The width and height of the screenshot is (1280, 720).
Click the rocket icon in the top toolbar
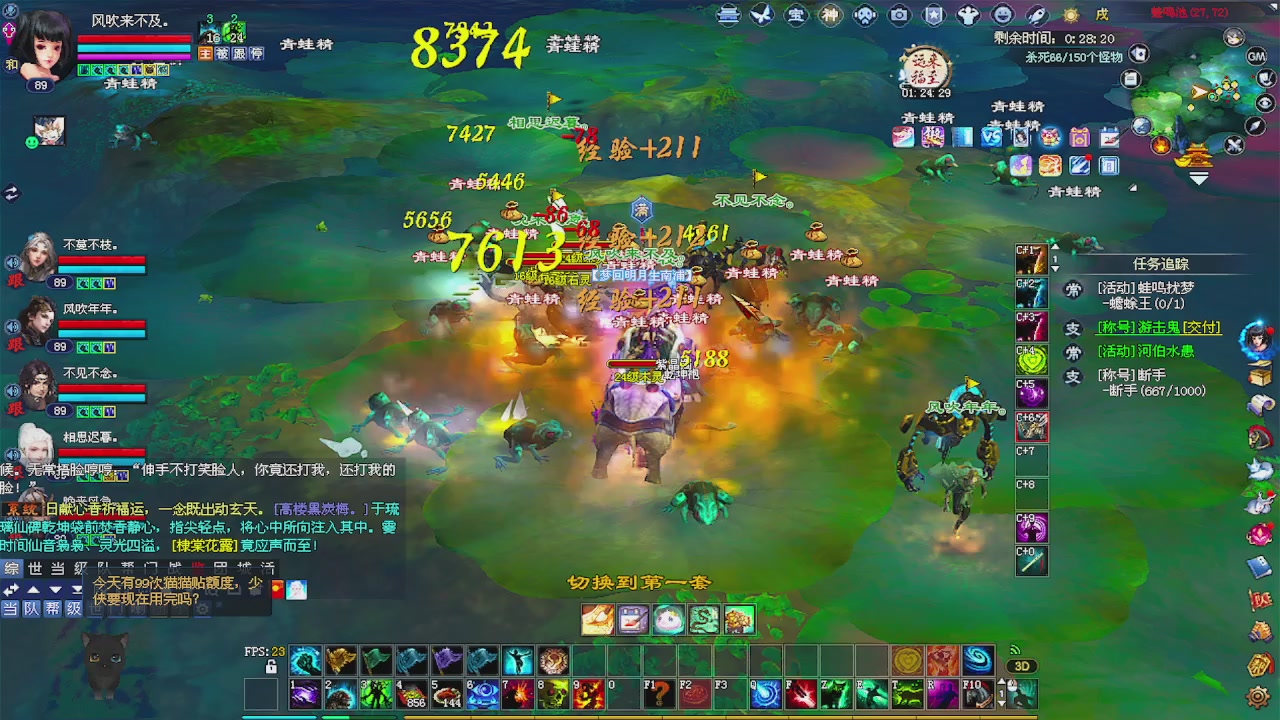click(1036, 14)
